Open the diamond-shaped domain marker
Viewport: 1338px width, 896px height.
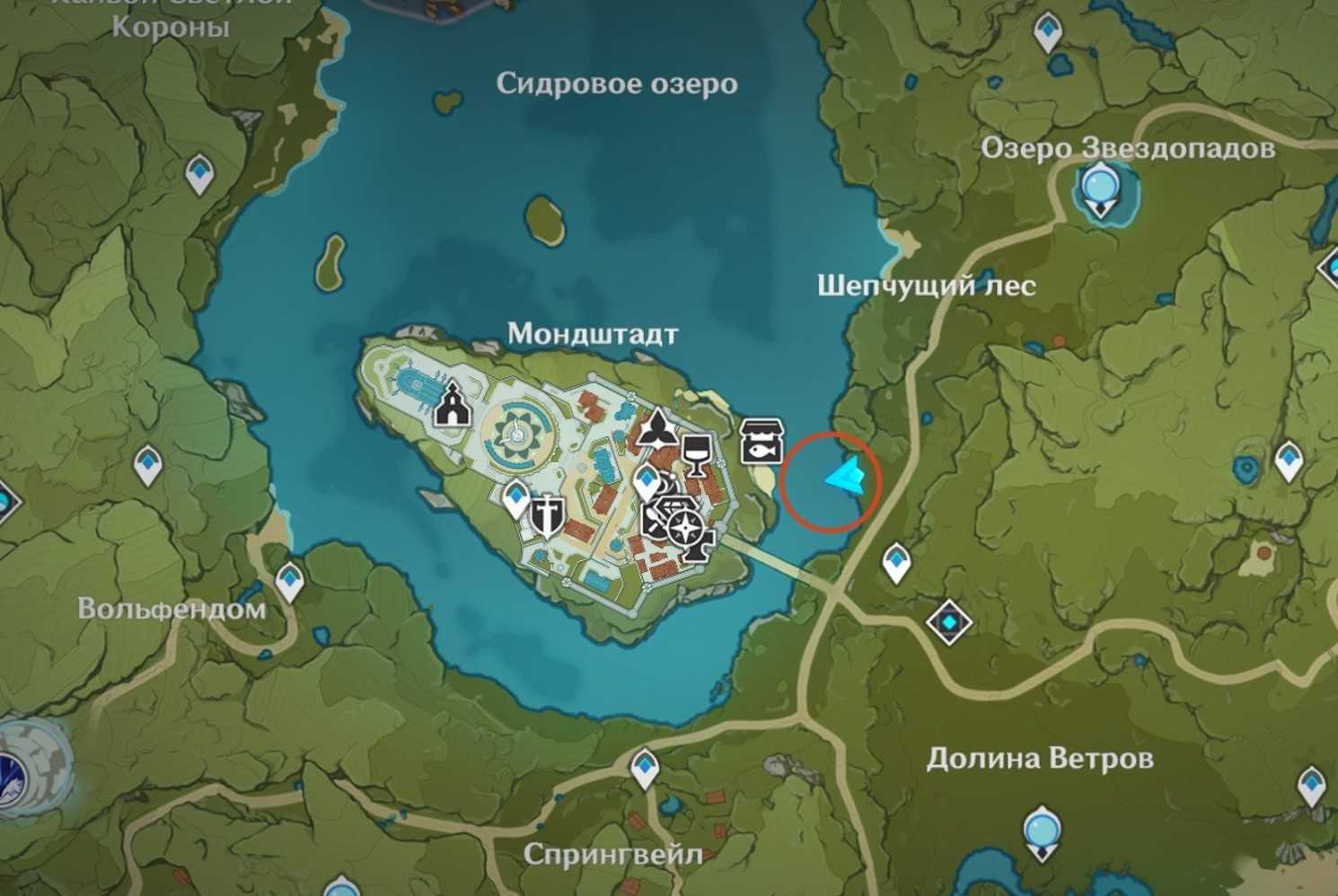[x=948, y=621]
